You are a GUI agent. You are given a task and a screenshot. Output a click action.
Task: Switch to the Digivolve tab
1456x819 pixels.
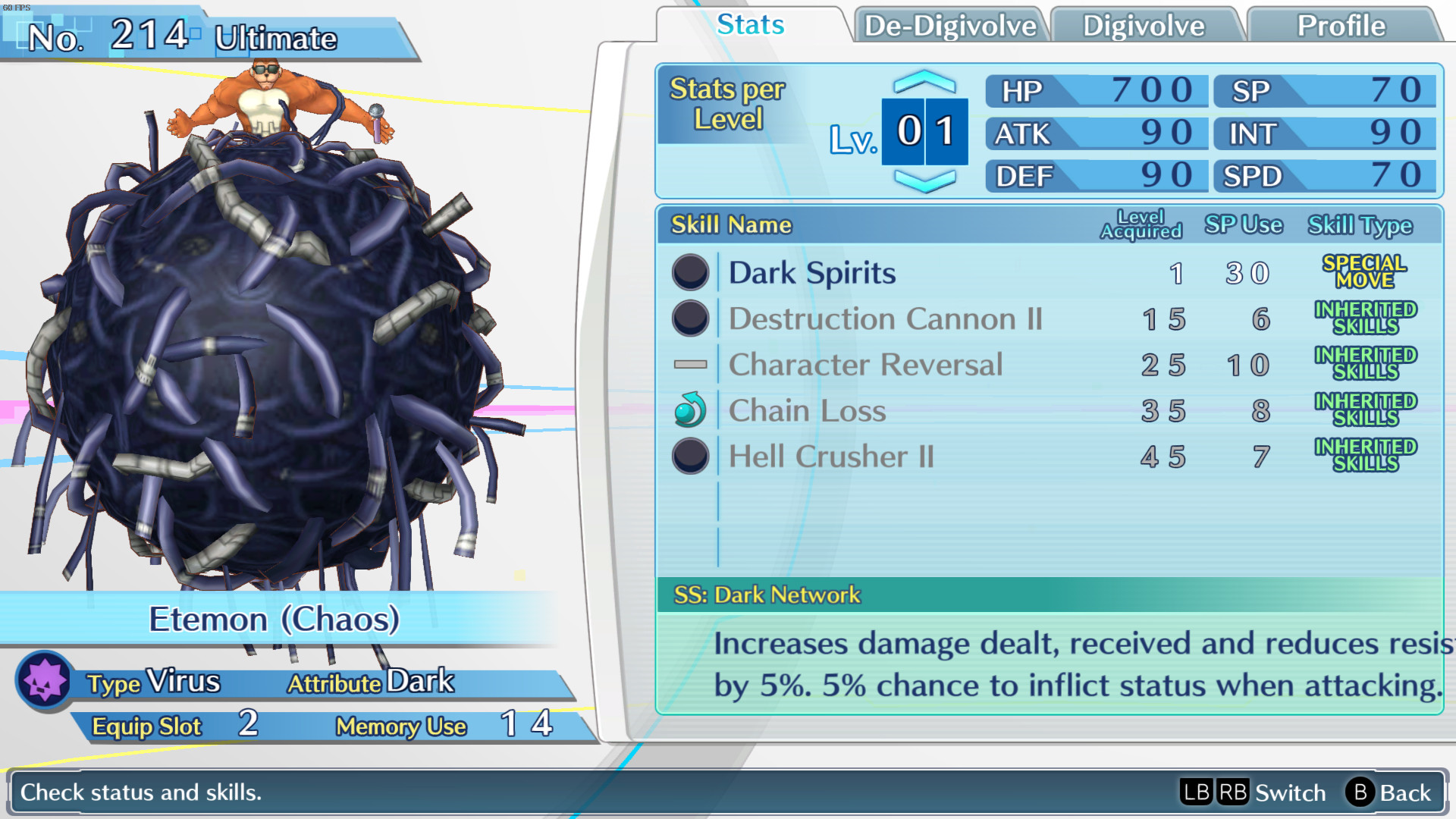(1143, 25)
